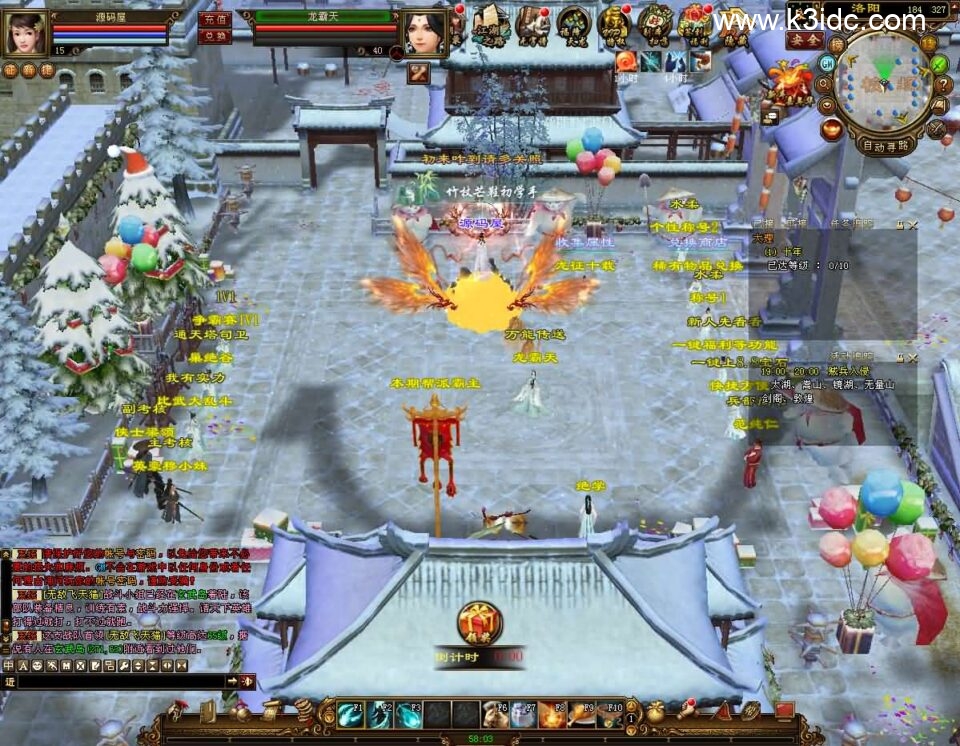960x746 pixels.
Task: Click the 安全 safe-mode button
Action: [804, 41]
